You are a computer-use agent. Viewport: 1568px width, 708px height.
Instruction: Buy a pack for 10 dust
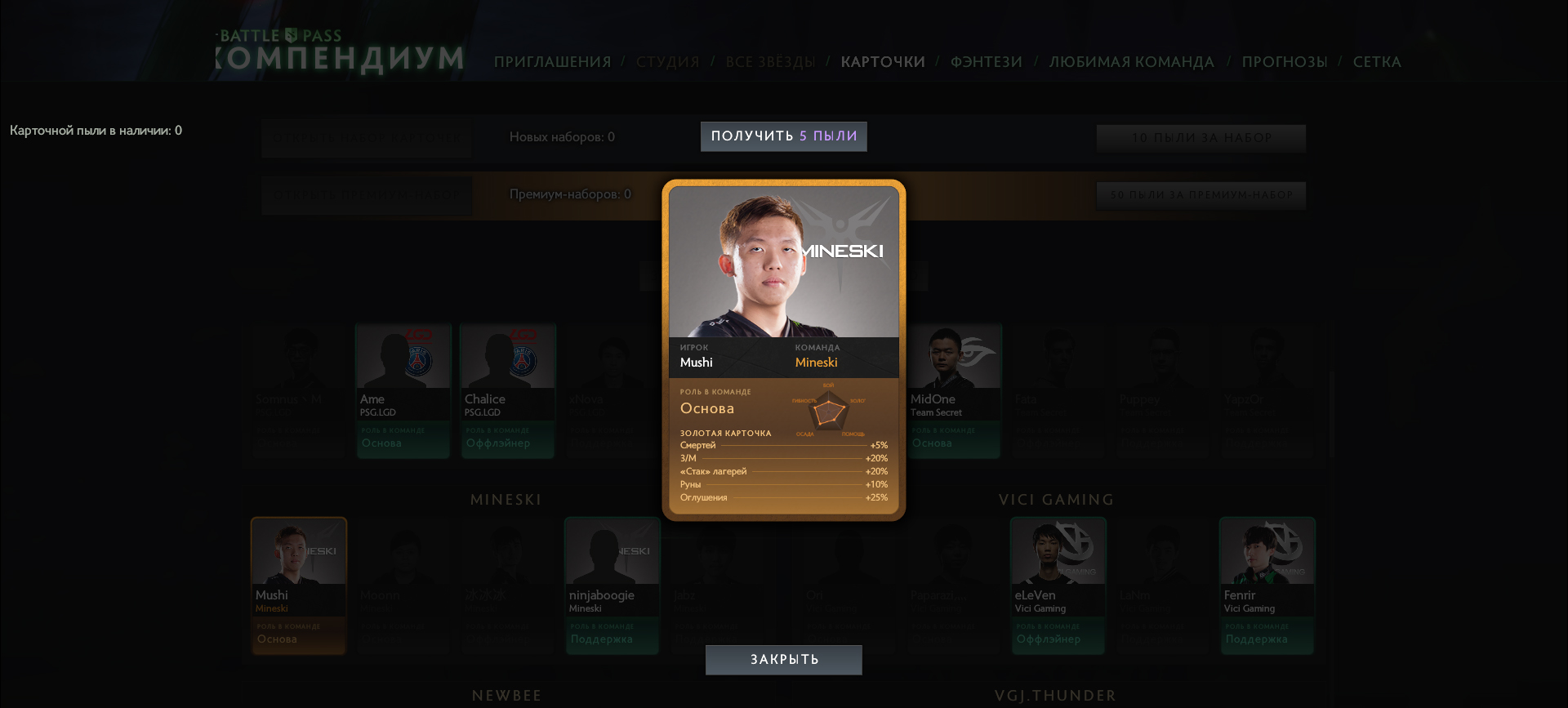point(1200,138)
